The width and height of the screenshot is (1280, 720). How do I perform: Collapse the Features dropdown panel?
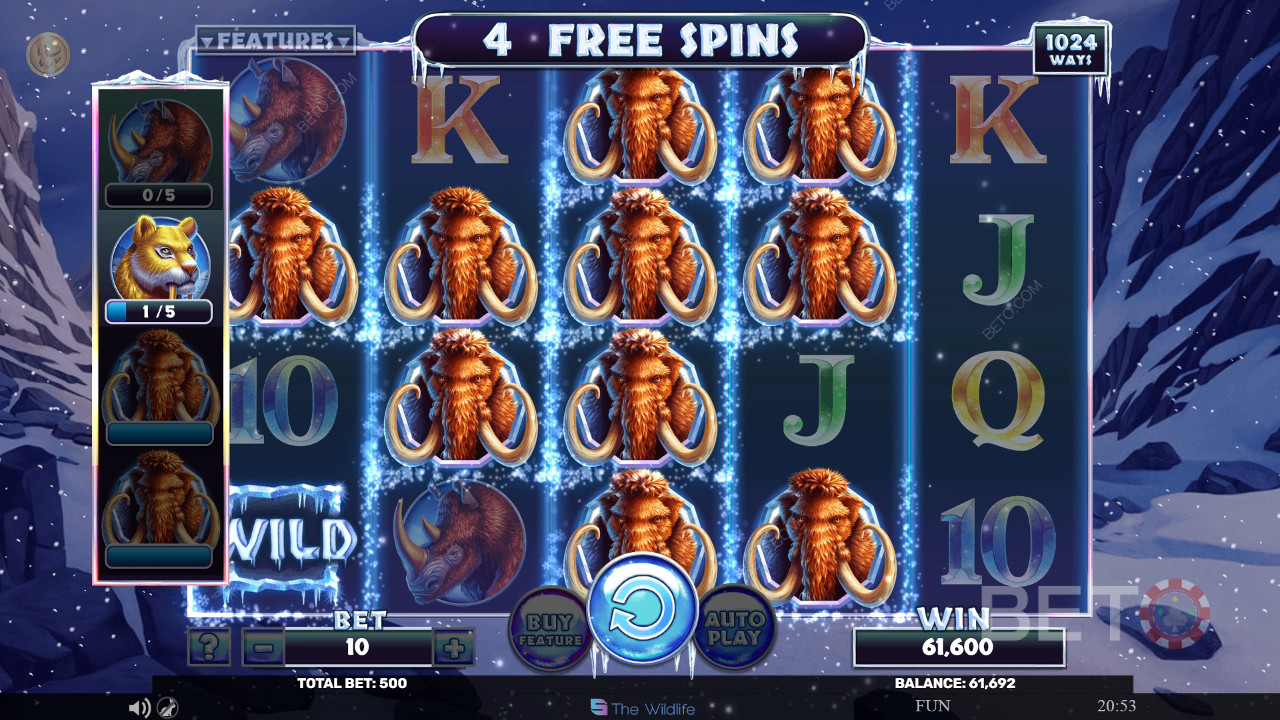[275, 41]
